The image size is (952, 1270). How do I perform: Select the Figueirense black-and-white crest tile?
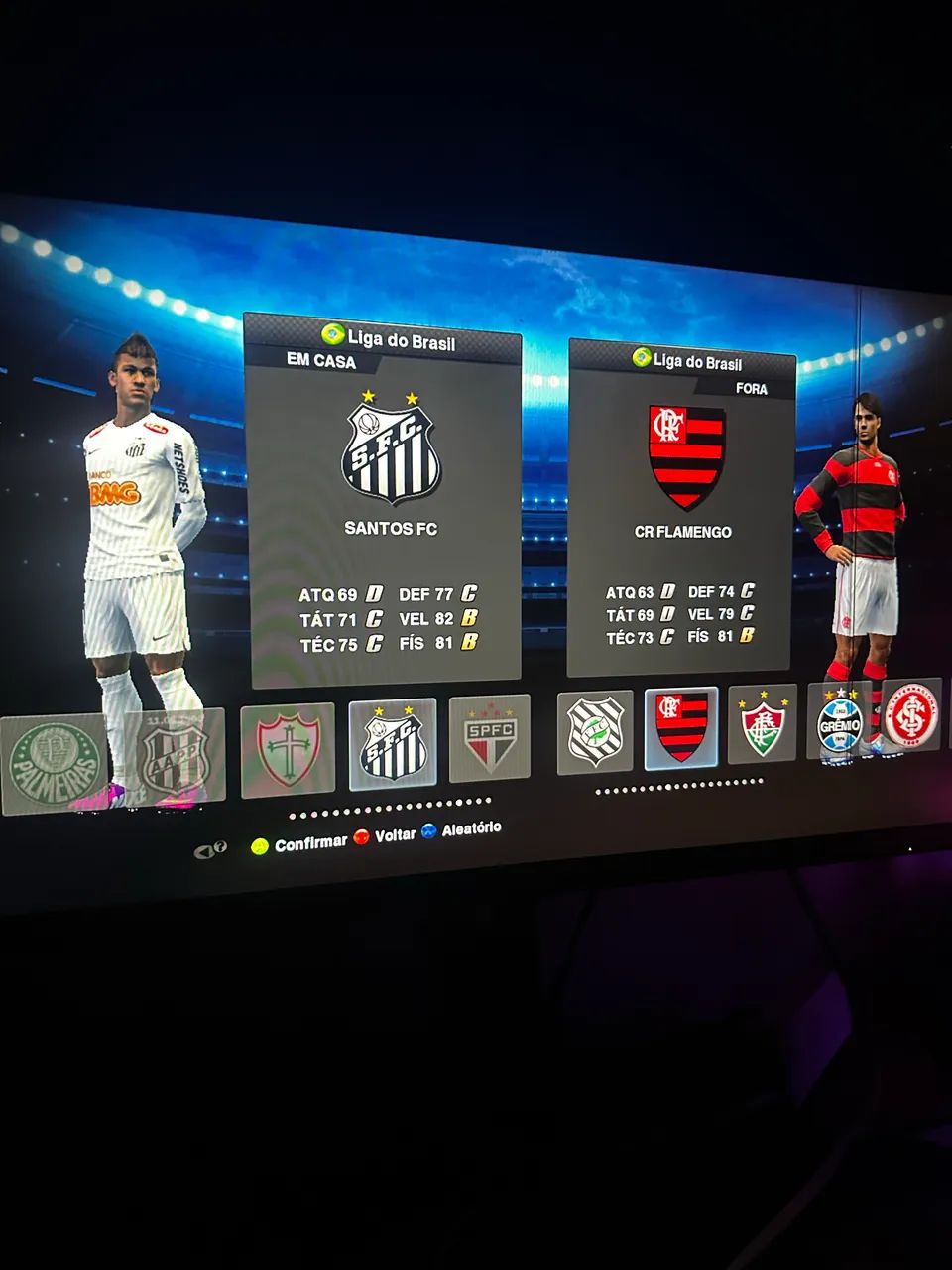595,732
